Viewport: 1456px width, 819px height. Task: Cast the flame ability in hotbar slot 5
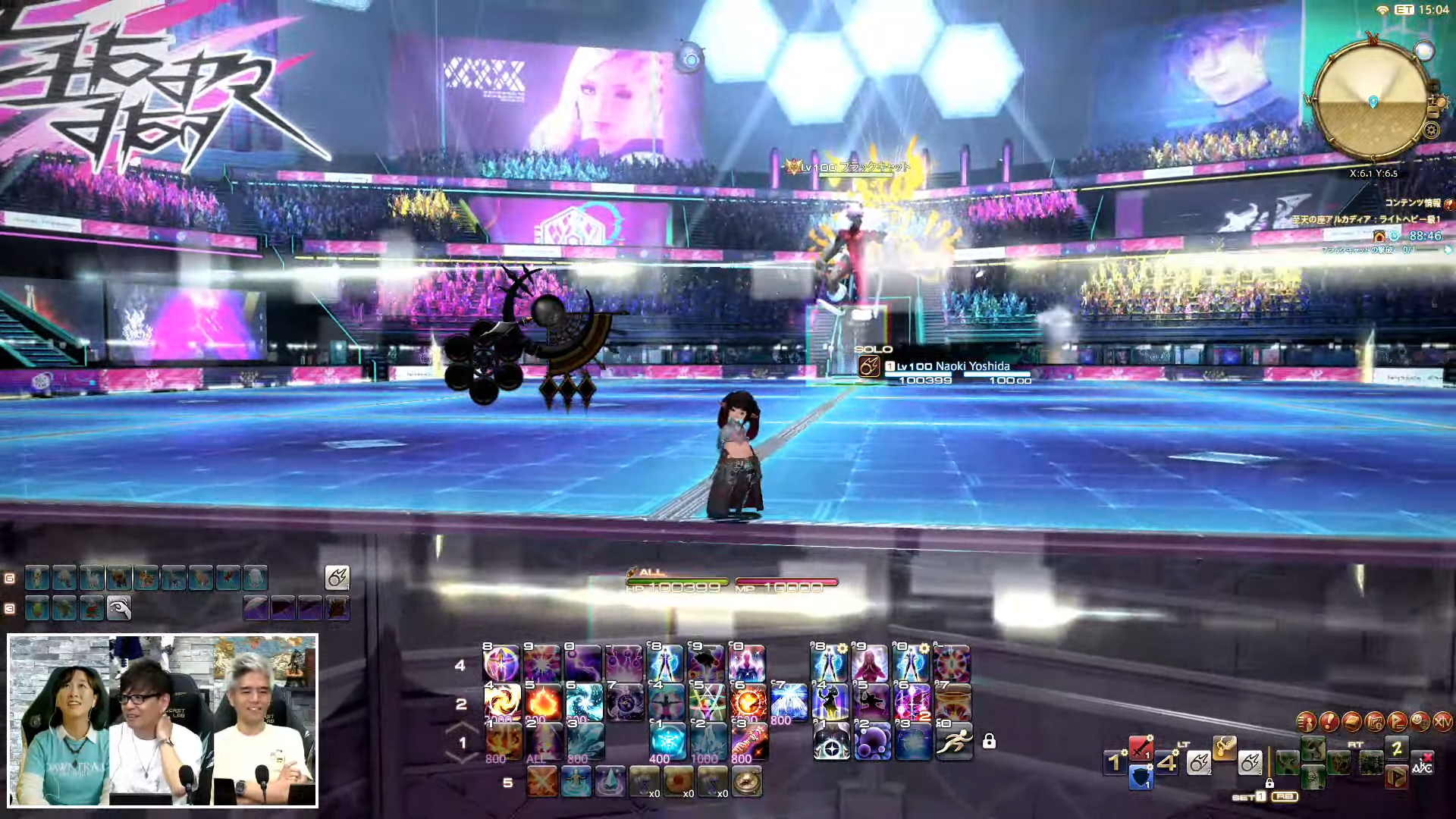click(542, 702)
